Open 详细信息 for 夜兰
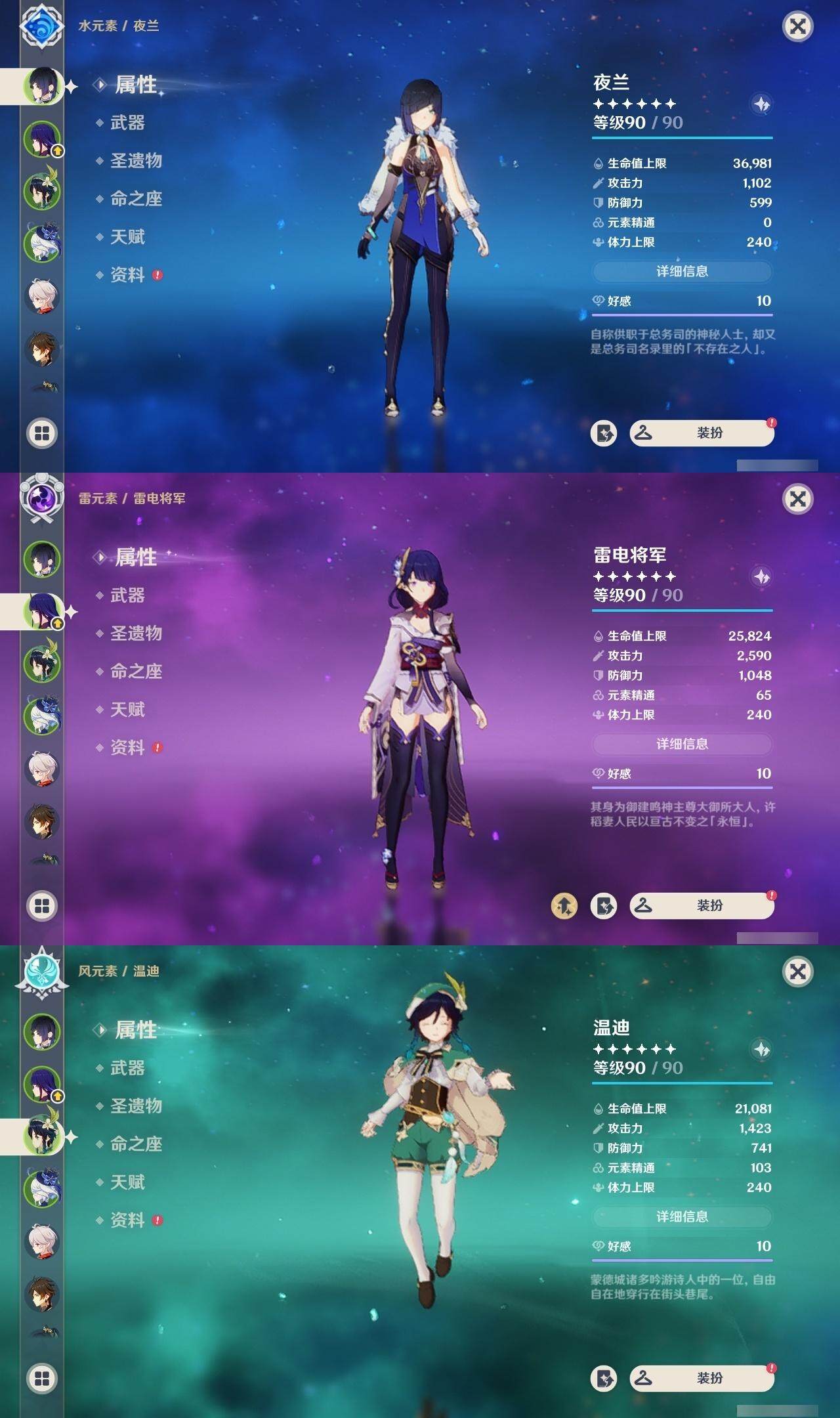Viewport: 840px width, 1418px height. pos(682,271)
